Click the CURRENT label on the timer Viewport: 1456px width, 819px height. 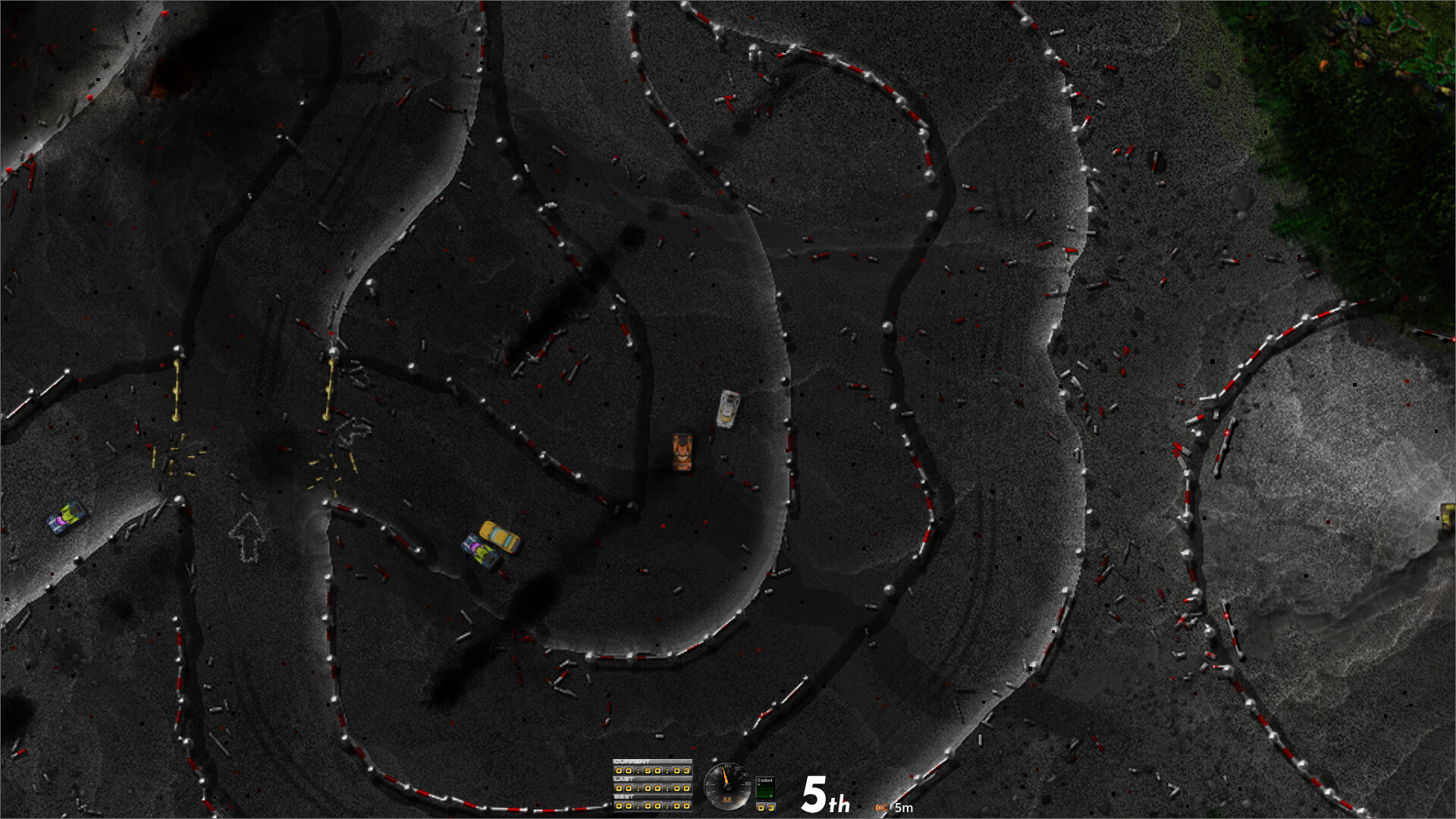(x=633, y=761)
